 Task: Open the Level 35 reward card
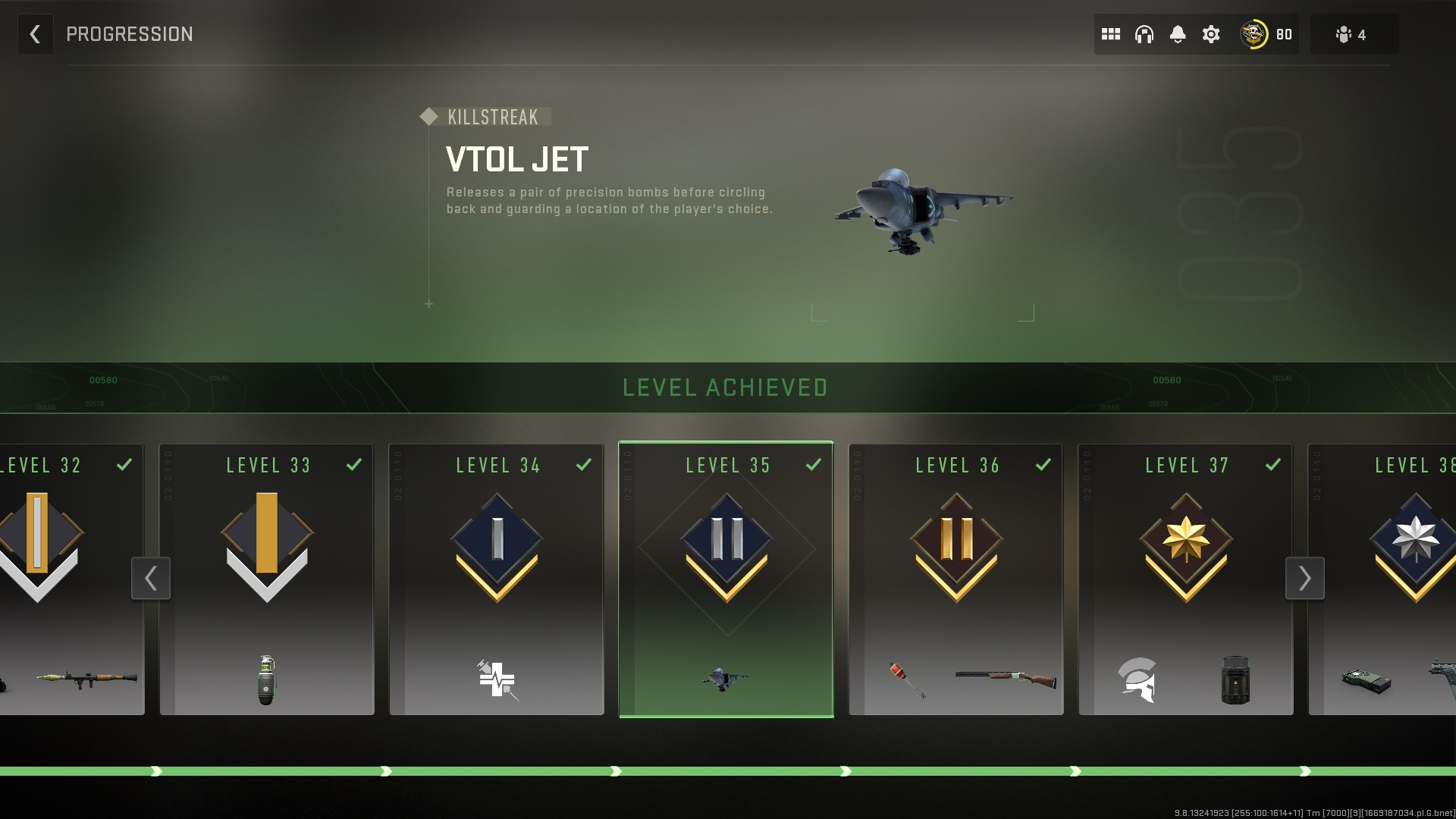(726, 576)
